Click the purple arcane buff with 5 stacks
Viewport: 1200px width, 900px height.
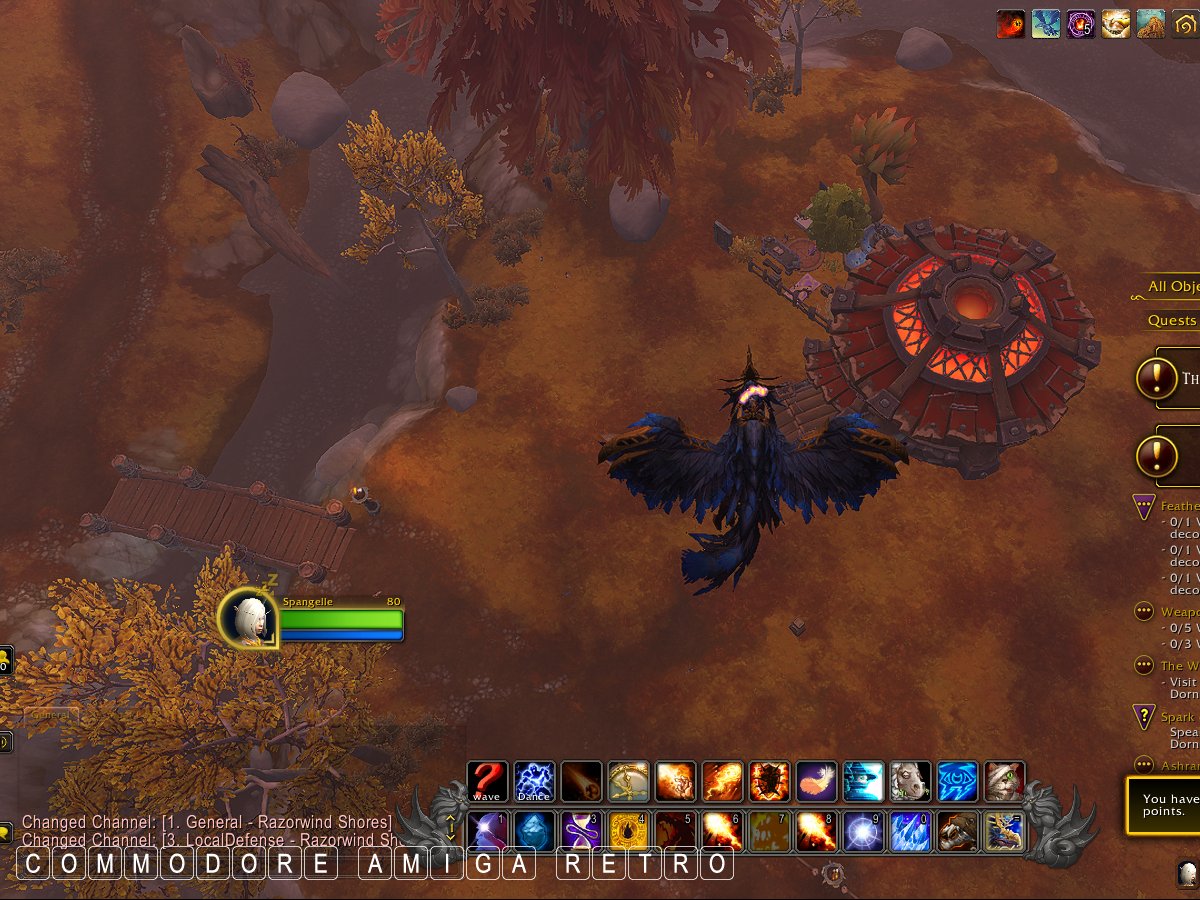click(1080, 24)
